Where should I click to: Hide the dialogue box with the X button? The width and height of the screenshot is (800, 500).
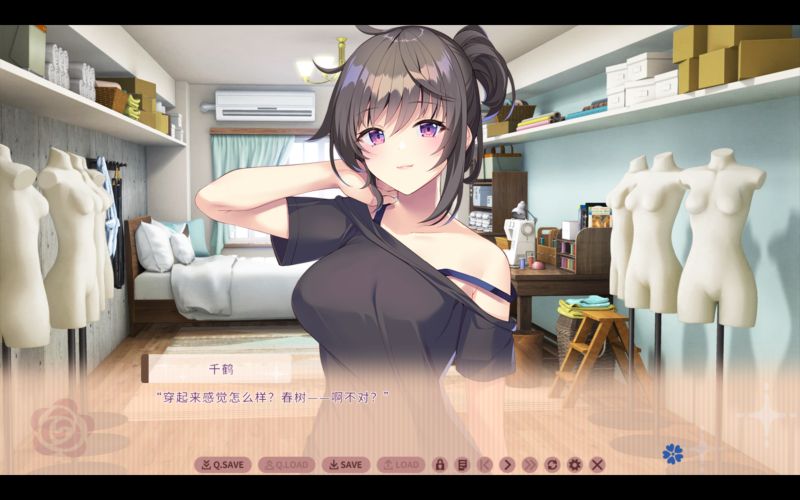597,464
